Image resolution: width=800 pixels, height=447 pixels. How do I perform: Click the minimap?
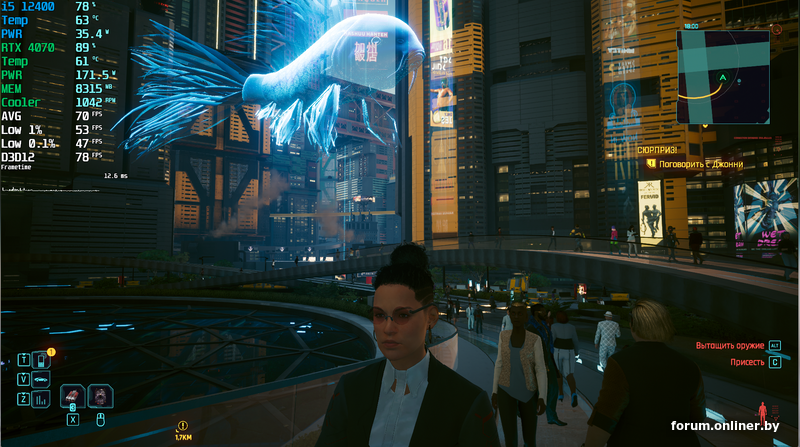point(722,77)
